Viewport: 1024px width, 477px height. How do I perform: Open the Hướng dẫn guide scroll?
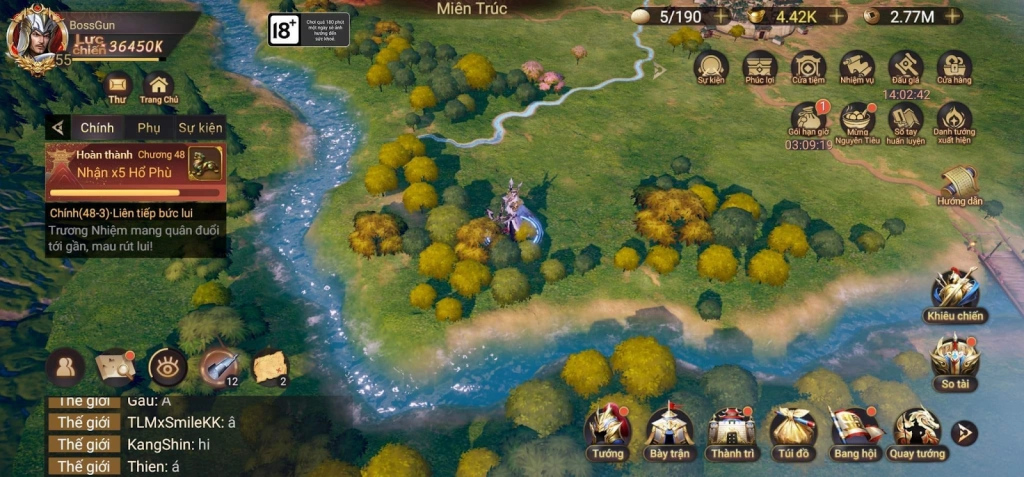(x=959, y=182)
